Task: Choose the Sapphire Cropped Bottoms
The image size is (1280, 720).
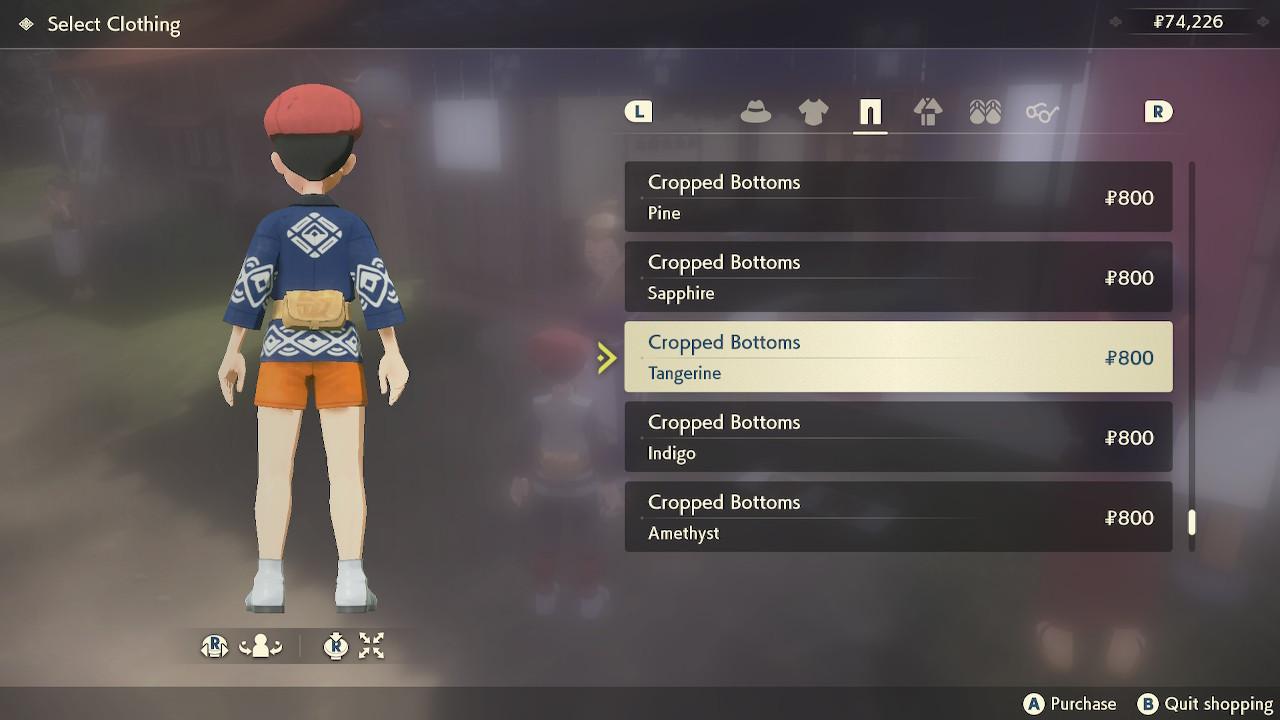Action: (898, 277)
